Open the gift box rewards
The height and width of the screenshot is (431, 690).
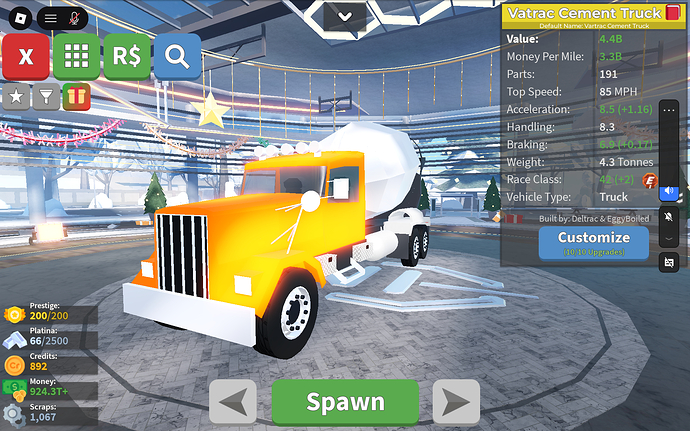pyautogui.click(x=74, y=96)
